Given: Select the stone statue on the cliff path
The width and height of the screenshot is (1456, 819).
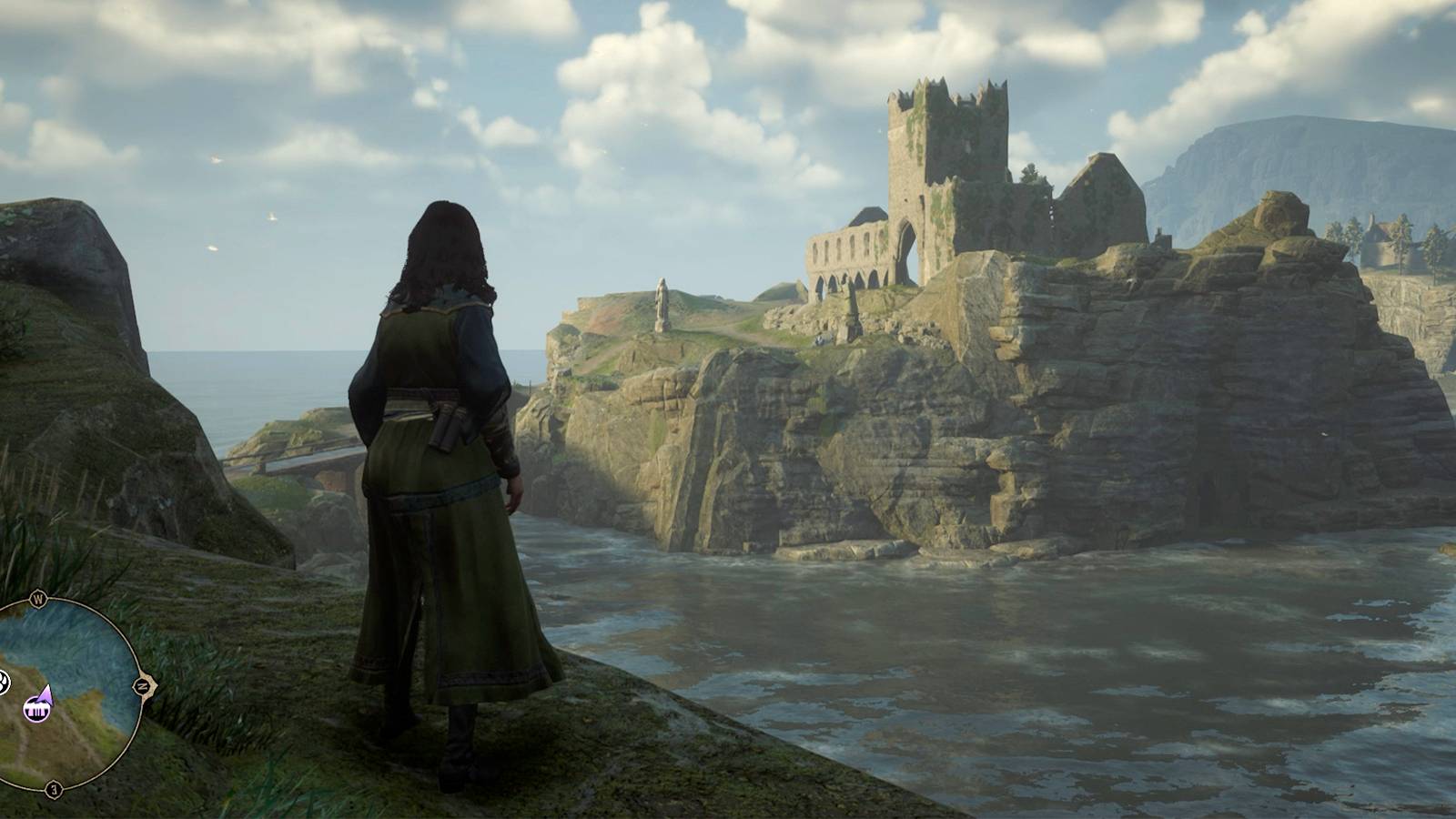Looking at the screenshot, I should 662,307.
